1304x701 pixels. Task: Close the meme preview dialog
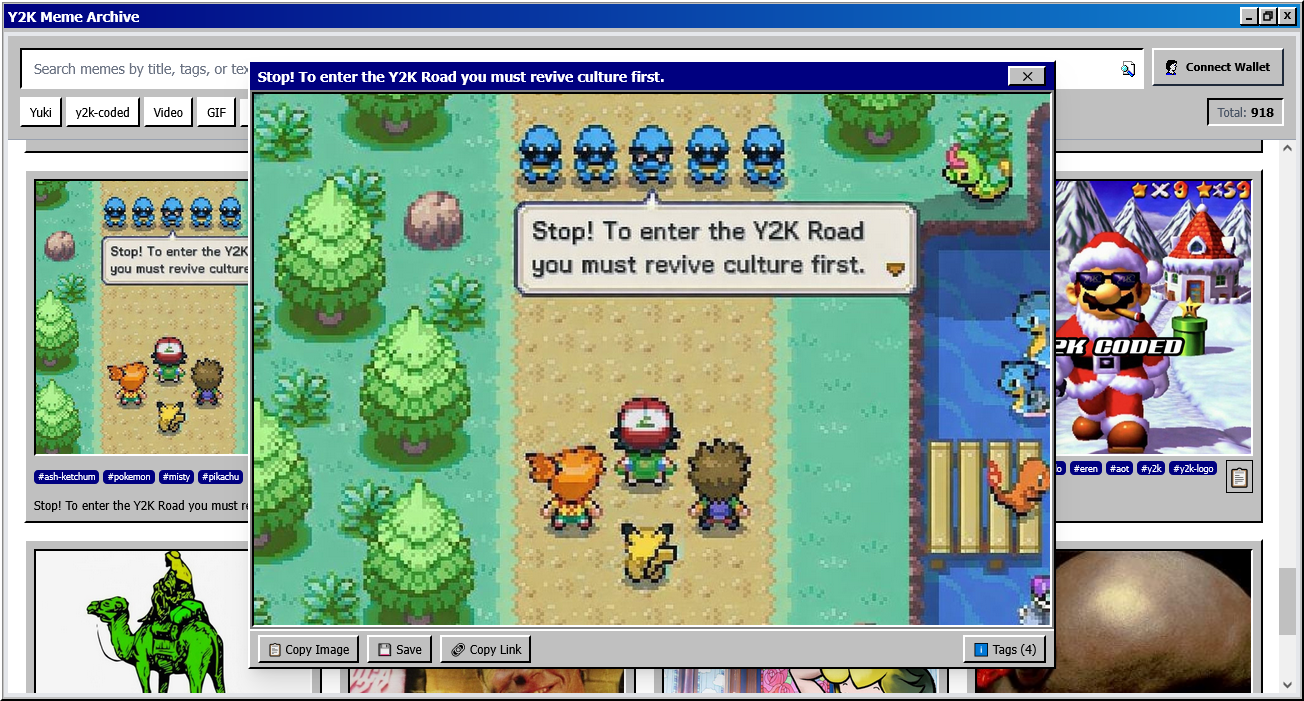point(1026,76)
